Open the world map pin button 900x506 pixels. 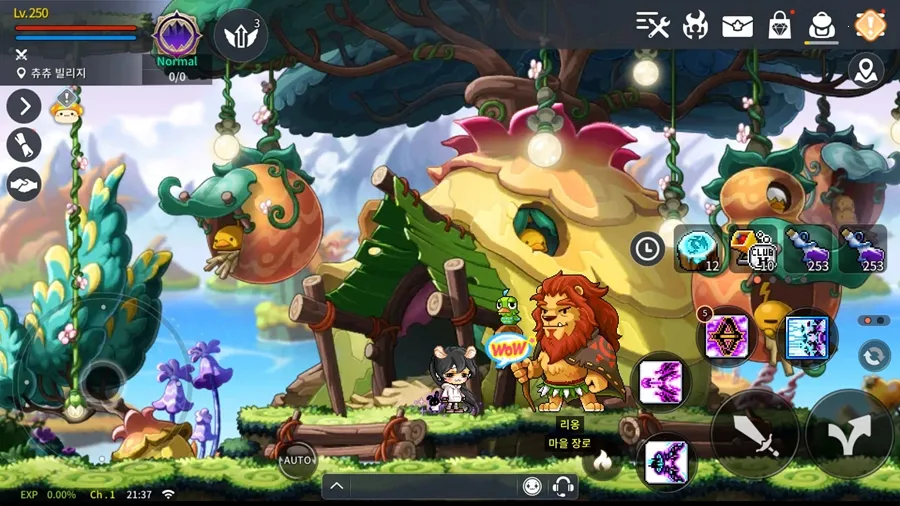866,70
